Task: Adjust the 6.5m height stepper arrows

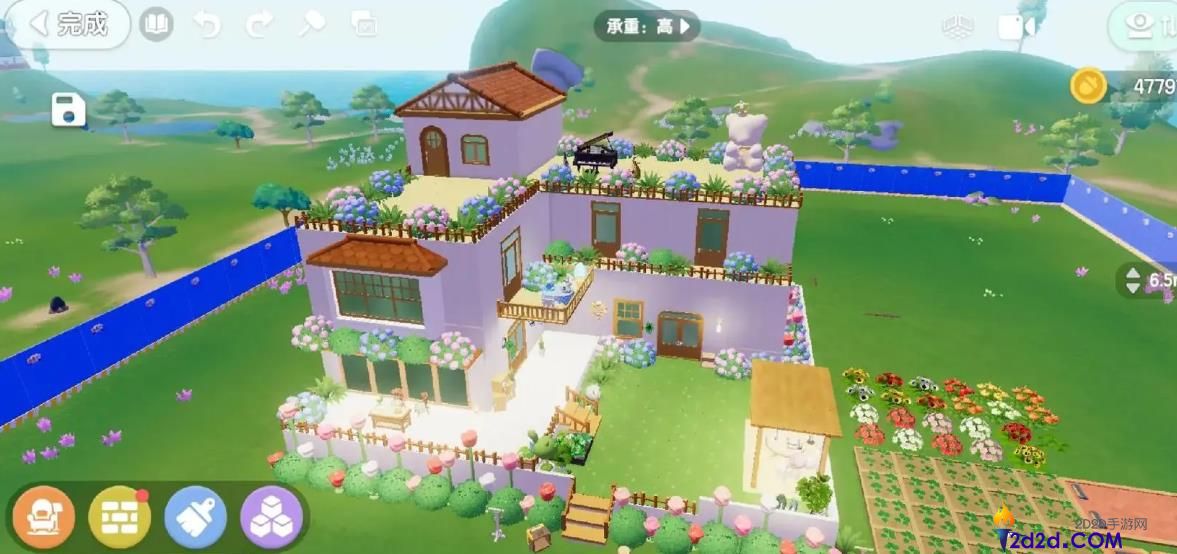Action: pyautogui.click(x=1133, y=280)
